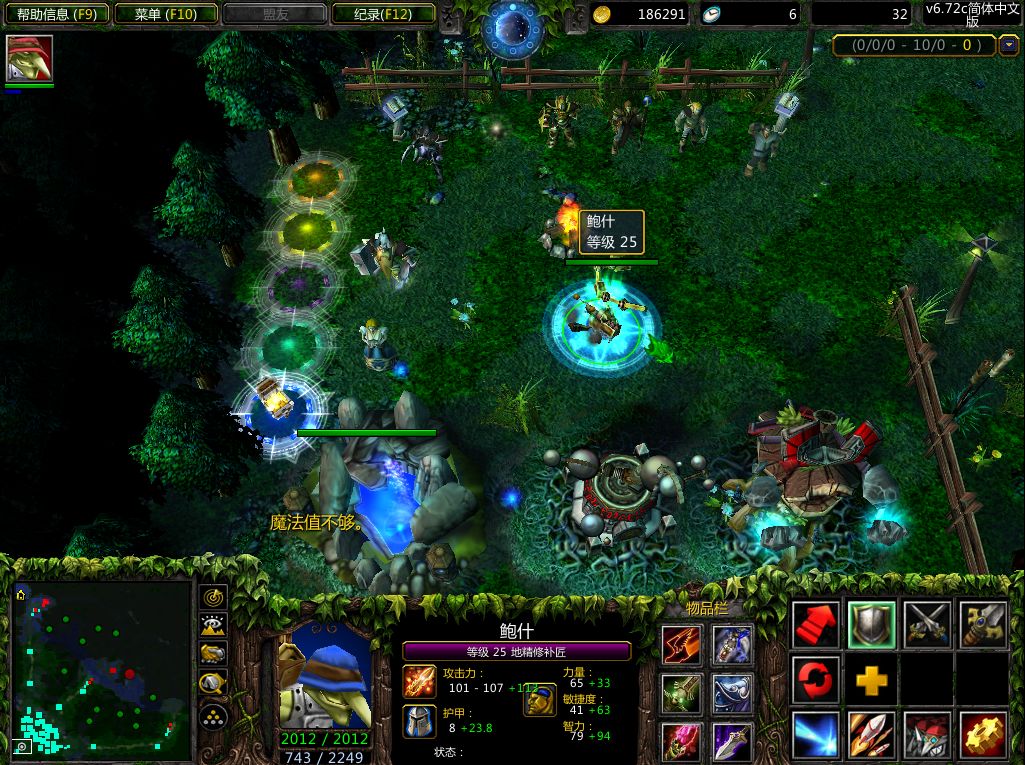
Task: Use the Boots of Travel item
Action: (682, 642)
